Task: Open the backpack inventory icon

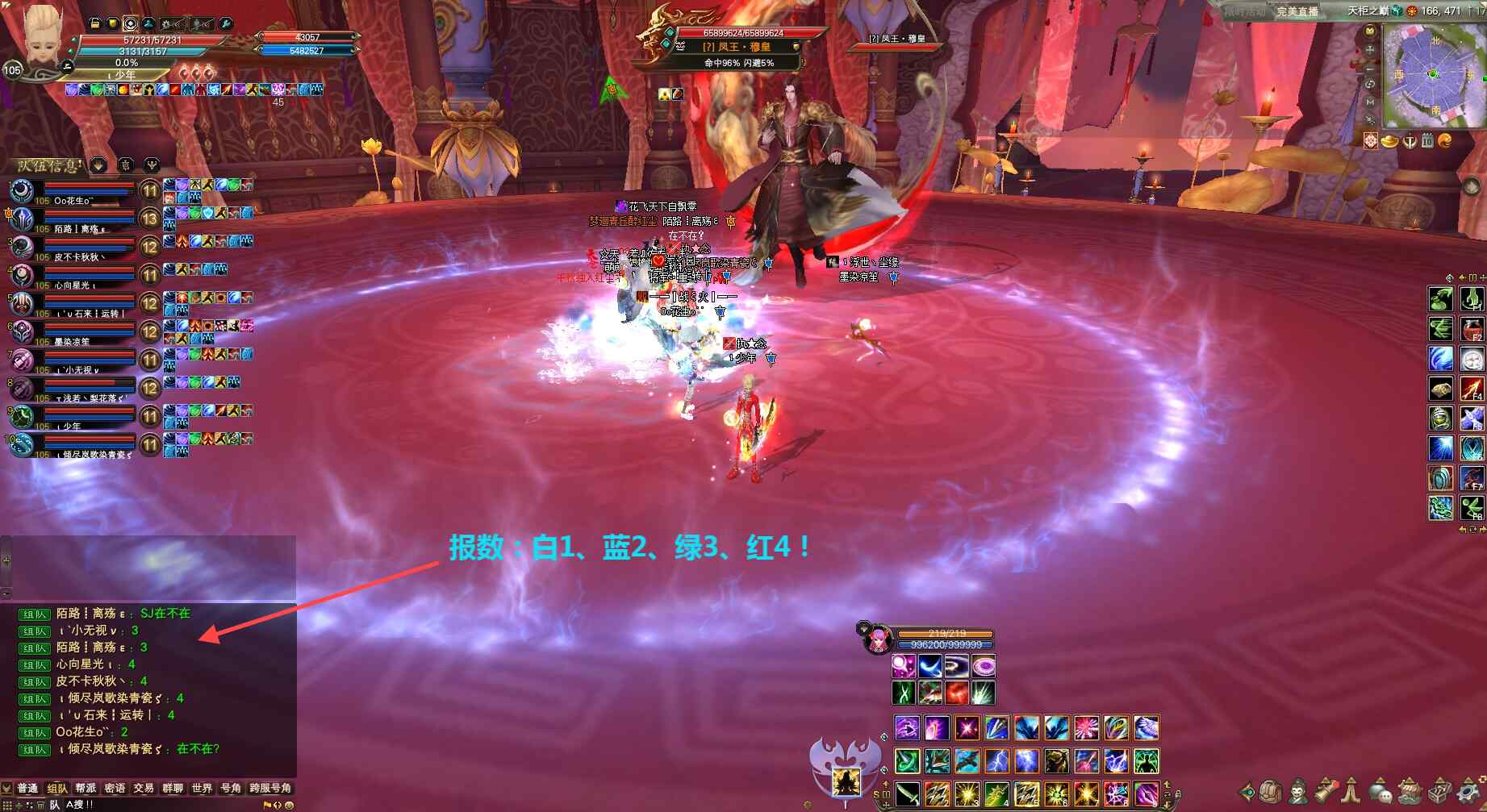Action: [1272, 791]
